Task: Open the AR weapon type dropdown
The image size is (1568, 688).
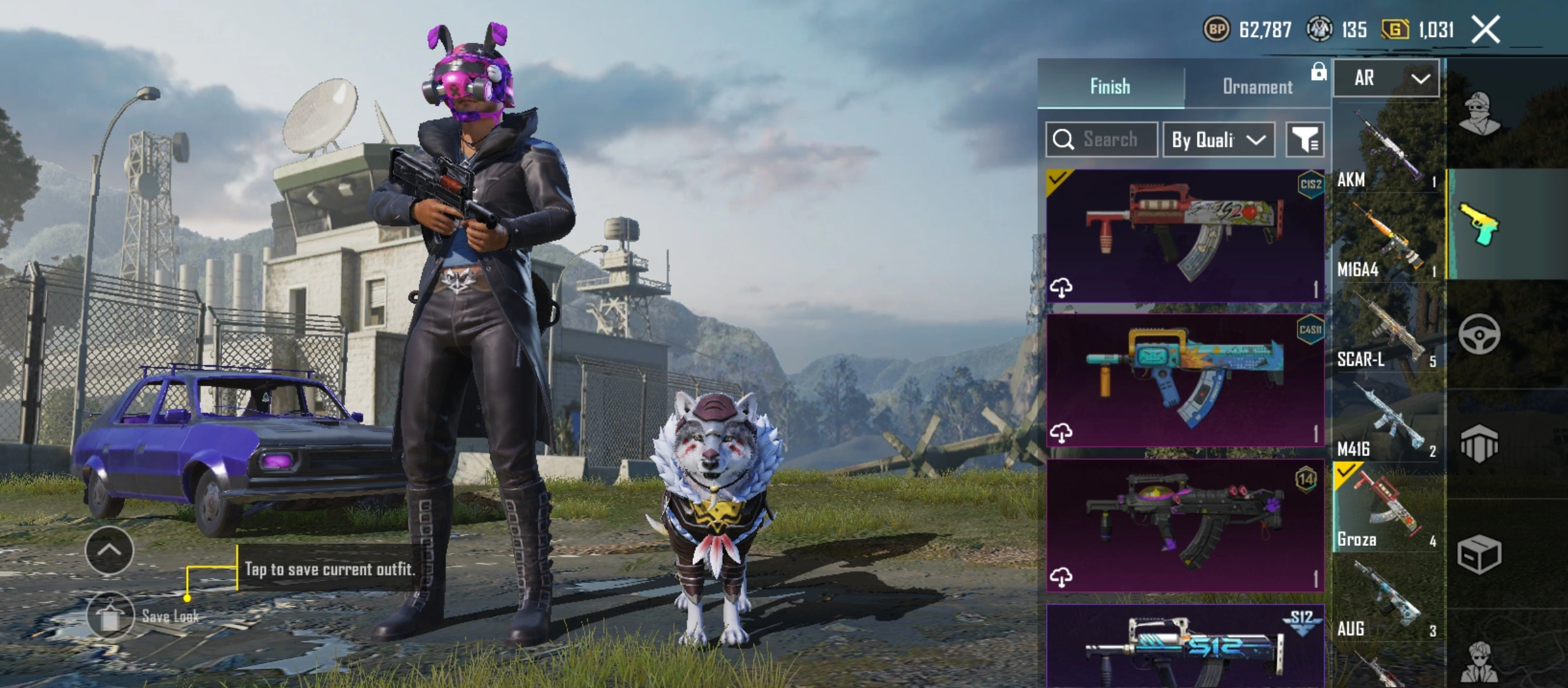Action: pos(1386,78)
